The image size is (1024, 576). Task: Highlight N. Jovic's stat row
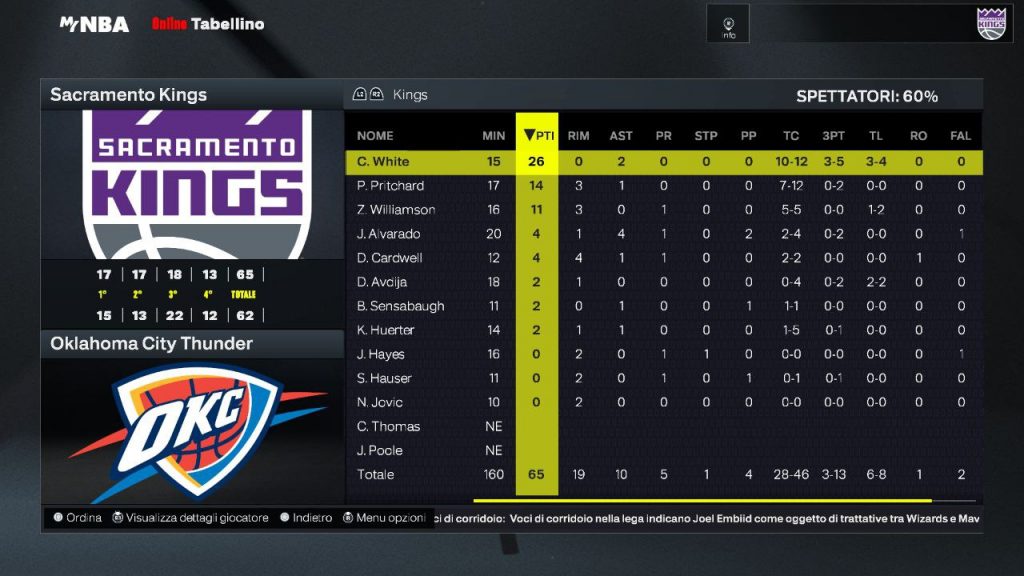coord(380,402)
